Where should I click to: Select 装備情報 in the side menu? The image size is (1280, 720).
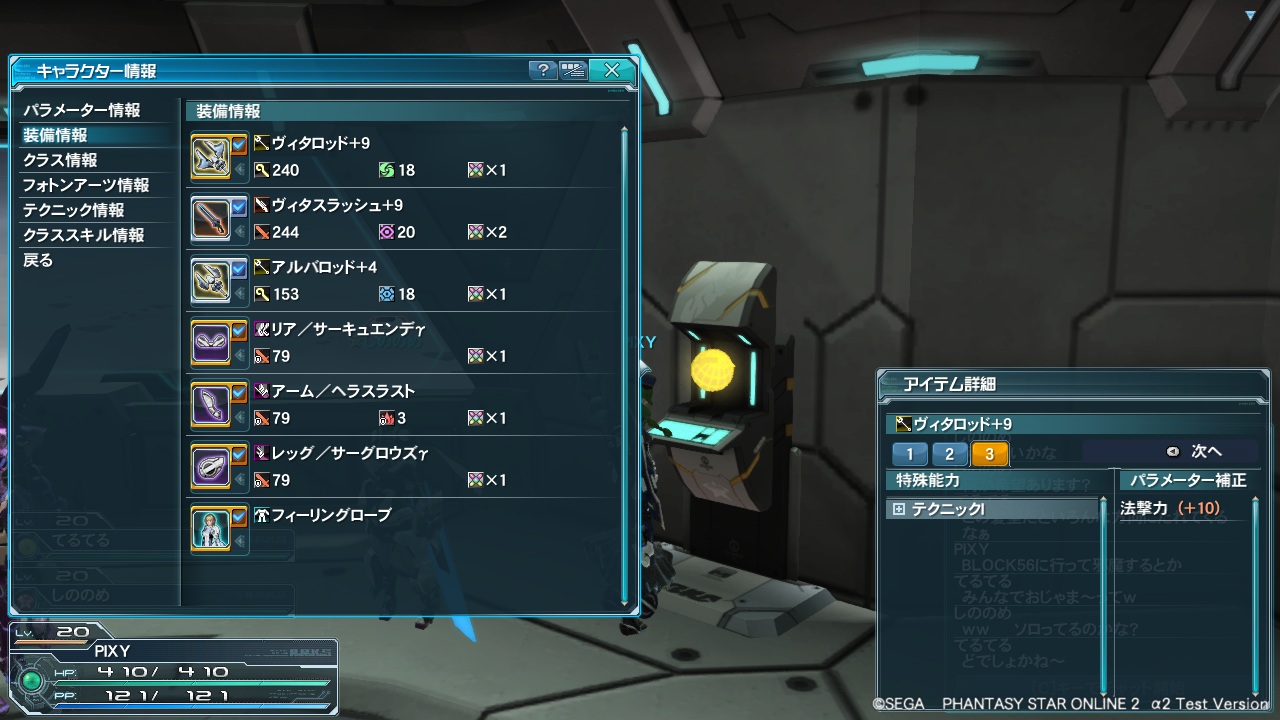pos(56,135)
